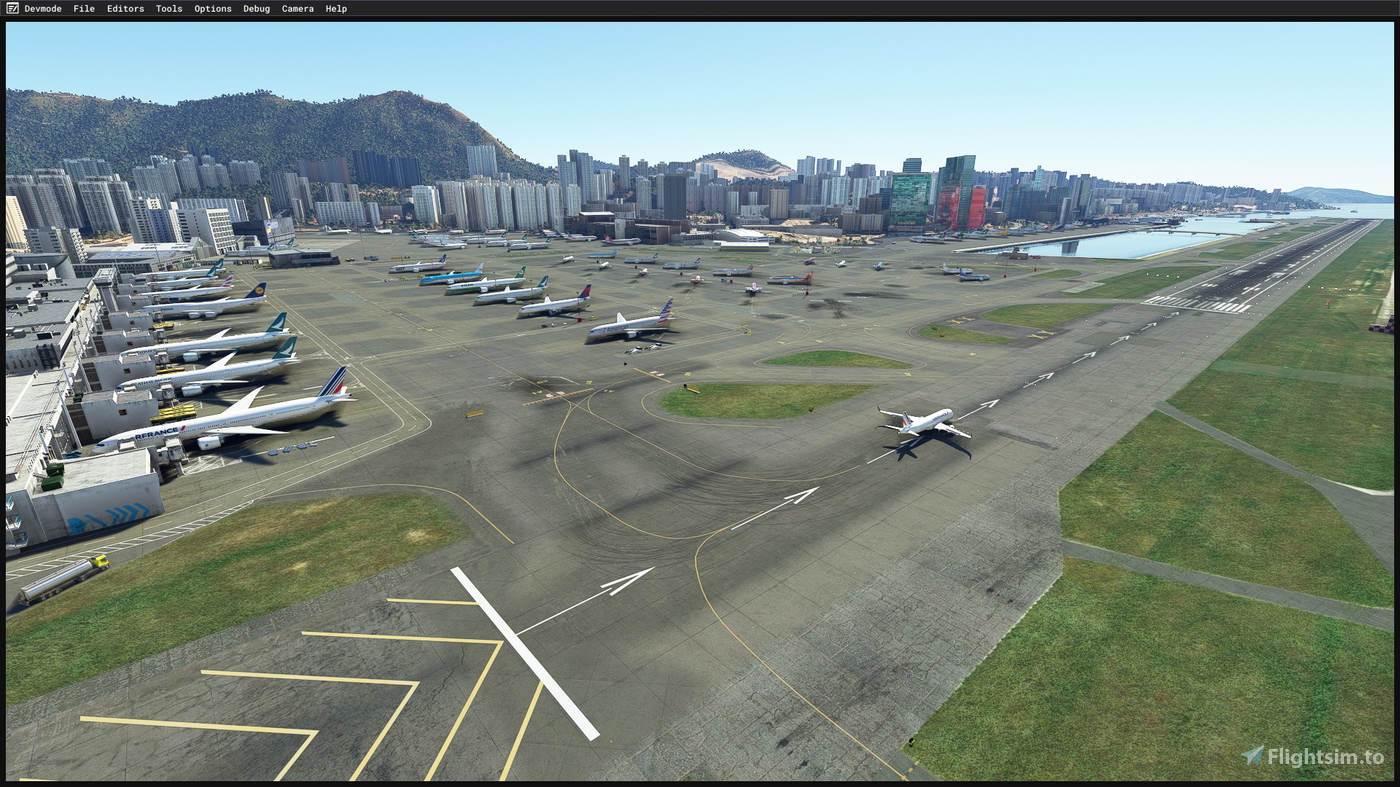Image resolution: width=1400 pixels, height=787 pixels.
Task: Open the Editors menu
Action: (125, 8)
